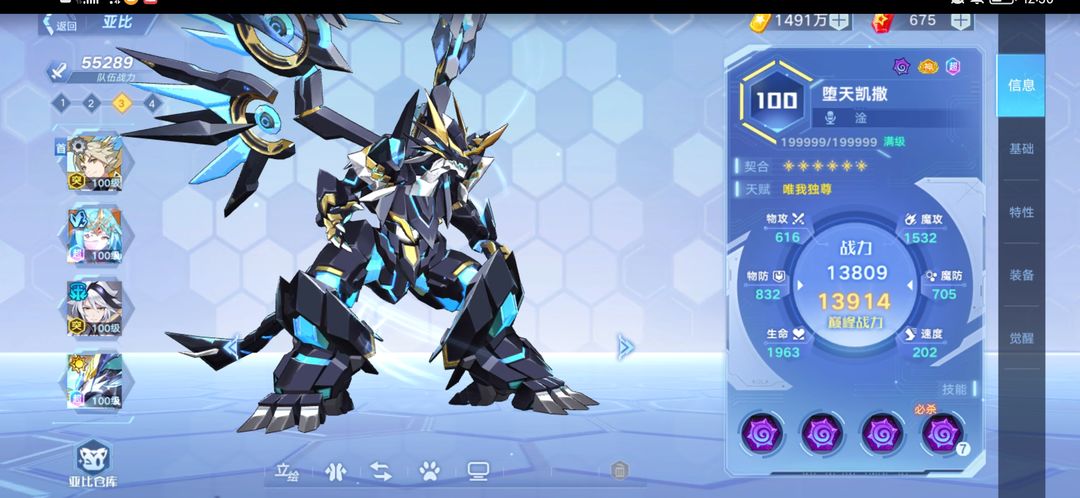The image size is (1080, 498).
Task: Open the 基础 tab
Action: (1021, 149)
